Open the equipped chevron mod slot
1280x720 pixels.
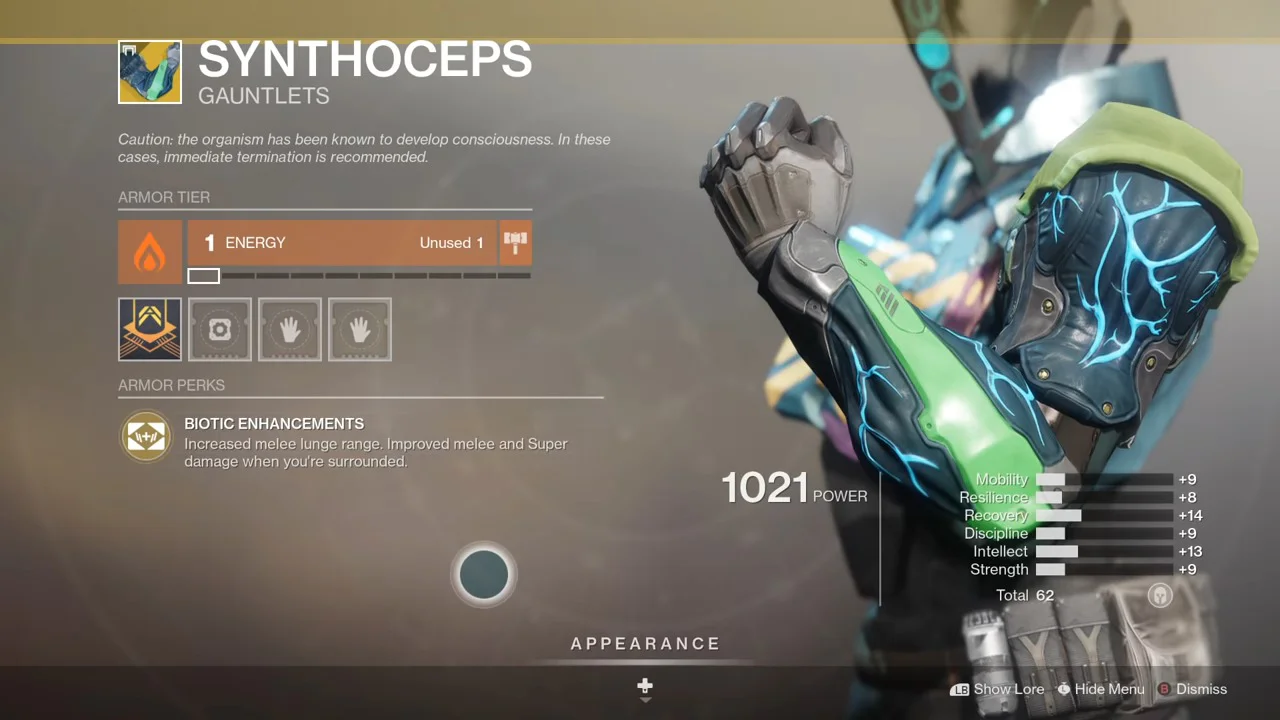click(150, 329)
